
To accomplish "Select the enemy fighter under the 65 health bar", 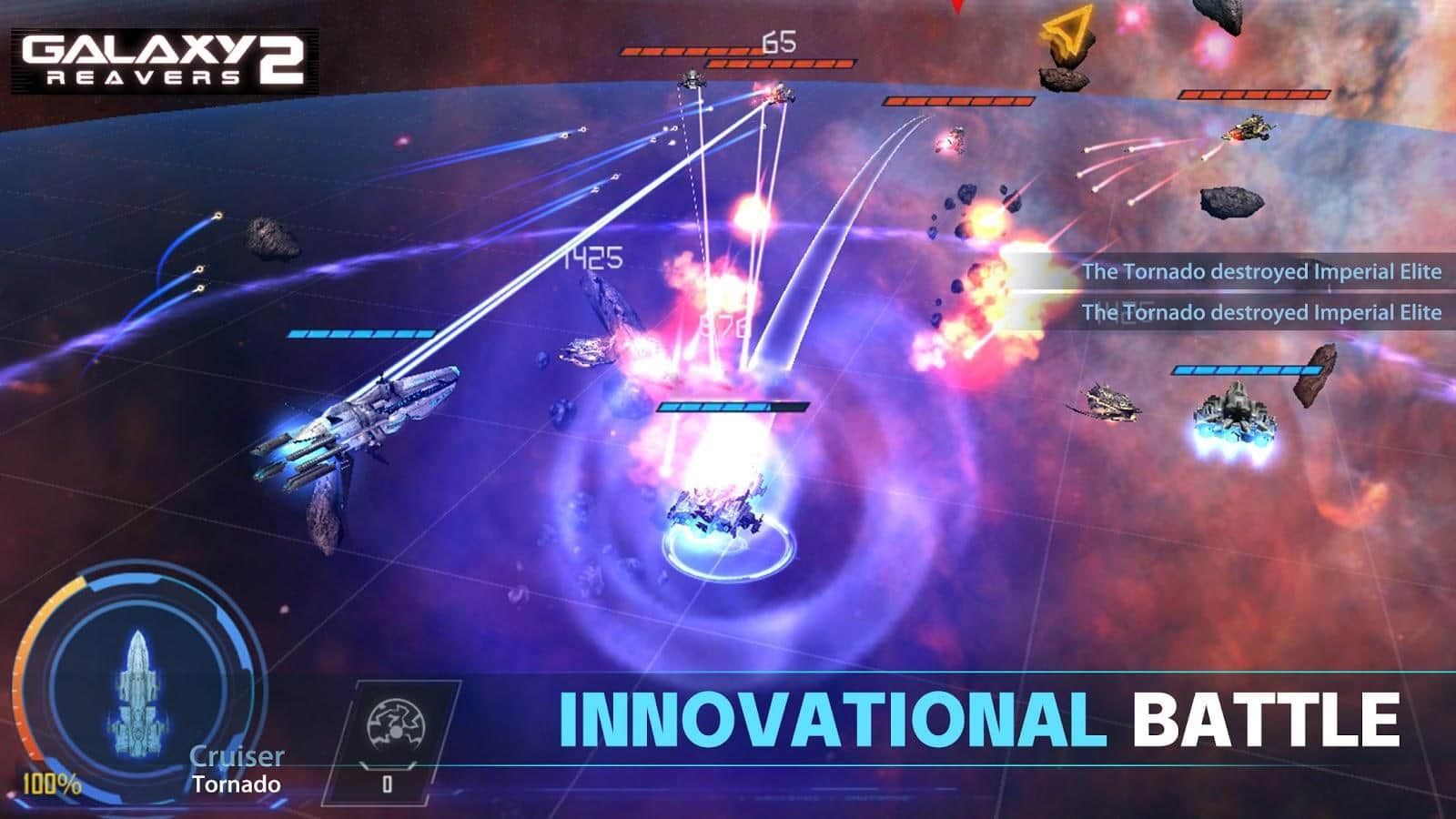I will point(692,80).
